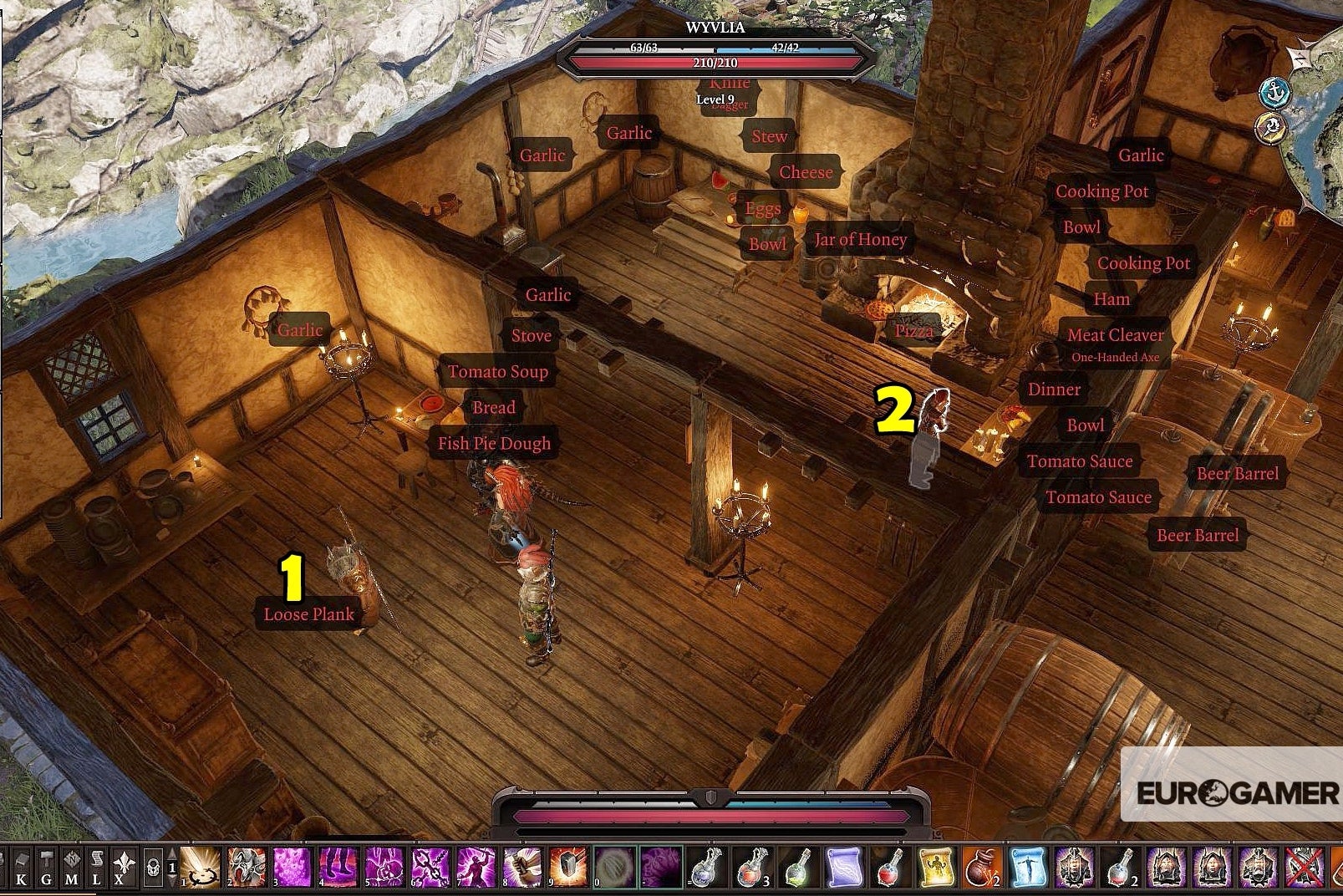Viewport: 1343px width, 896px height.
Task: Click the Loose Plank label
Action: [x=308, y=613]
